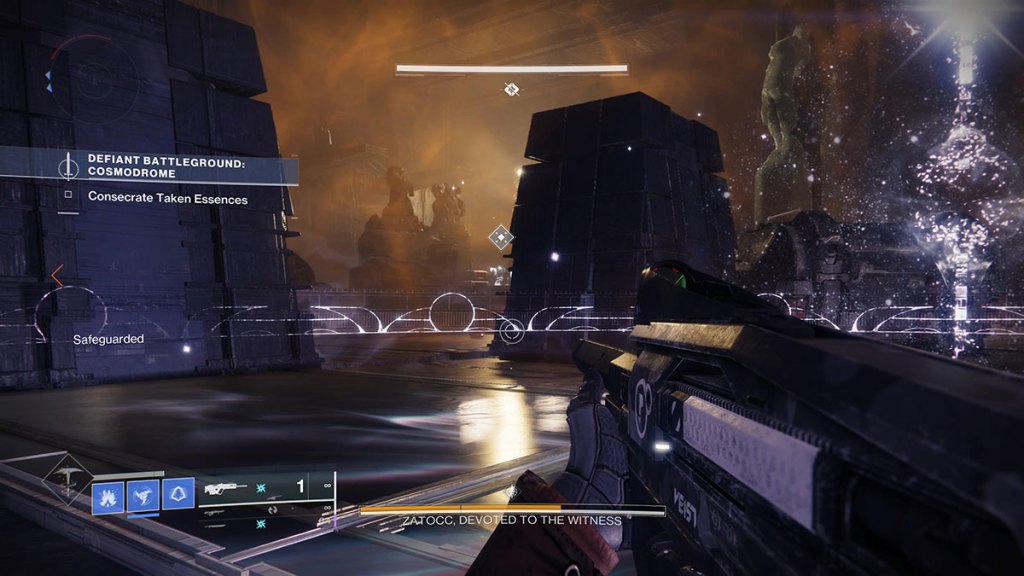
Task: Trigger the melee ability icon
Action: tap(143, 493)
